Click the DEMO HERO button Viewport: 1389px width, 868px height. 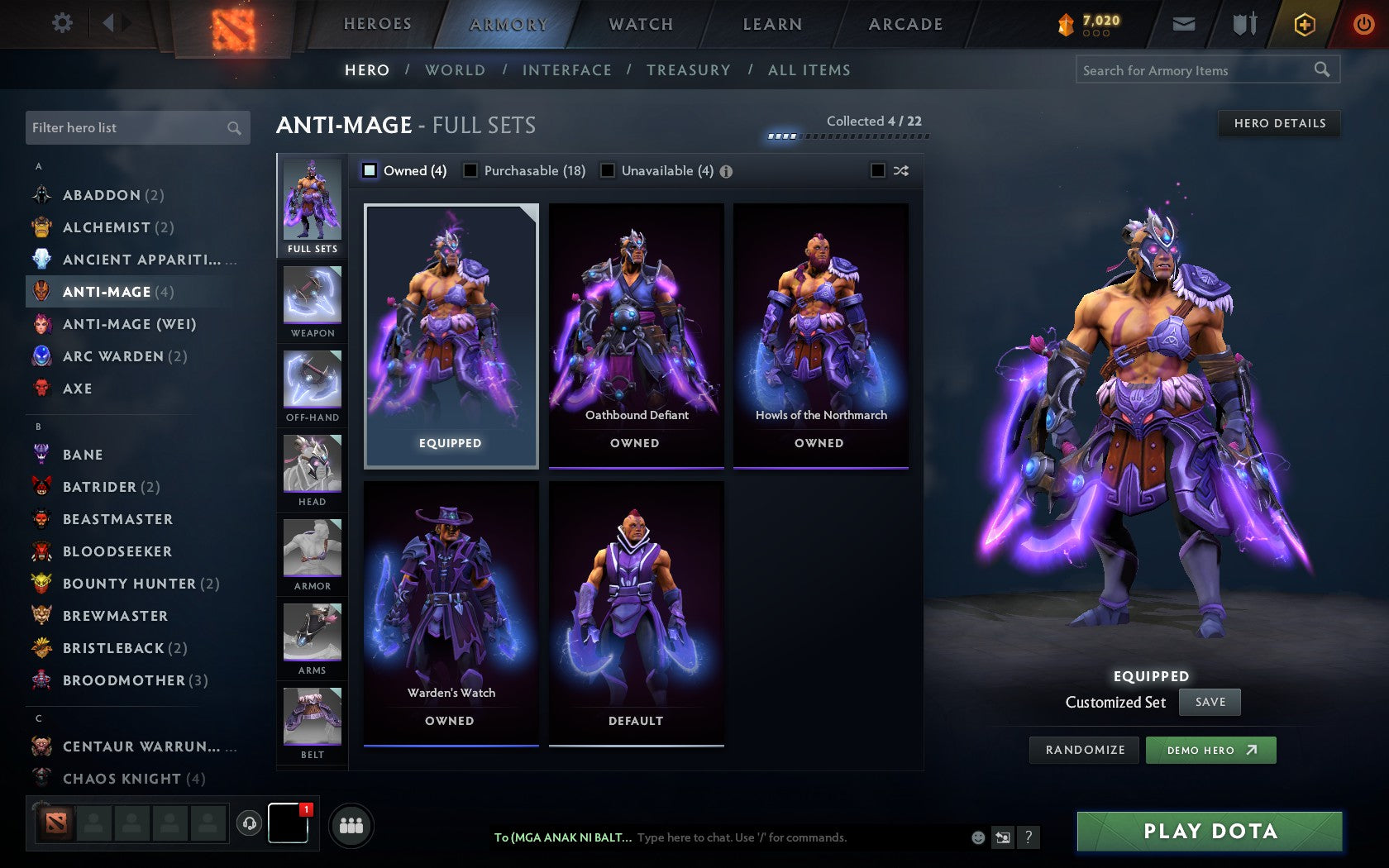(1210, 751)
